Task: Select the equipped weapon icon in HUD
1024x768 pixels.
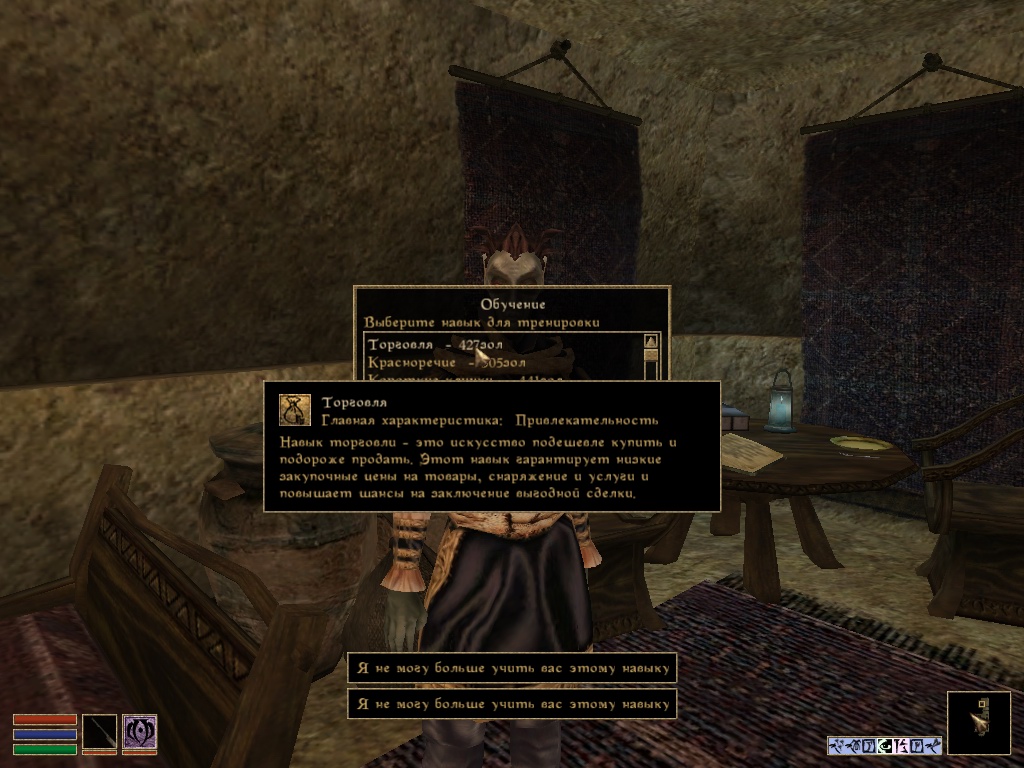Action: pos(99,733)
